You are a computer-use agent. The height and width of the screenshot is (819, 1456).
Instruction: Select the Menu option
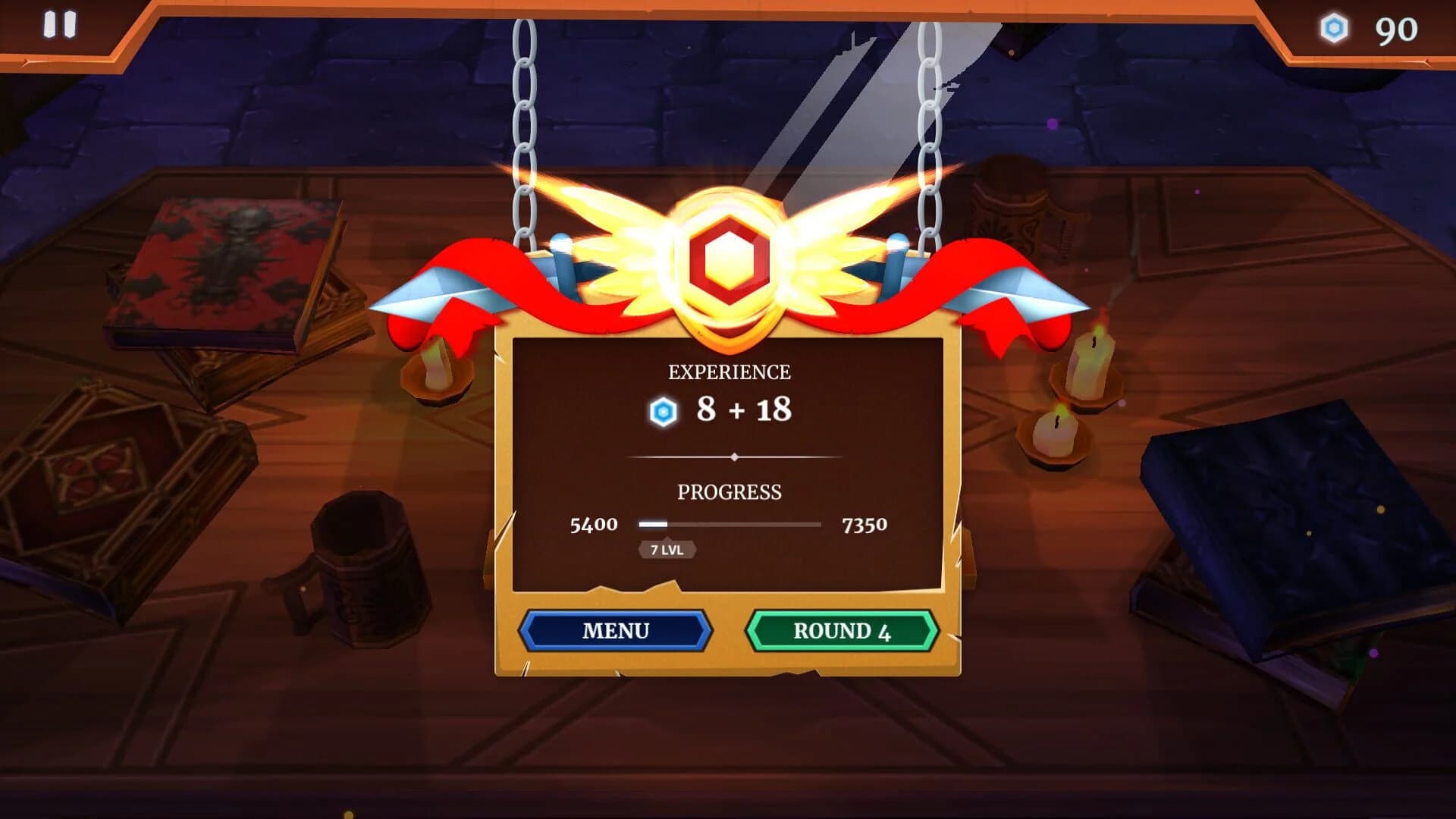tap(615, 630)
